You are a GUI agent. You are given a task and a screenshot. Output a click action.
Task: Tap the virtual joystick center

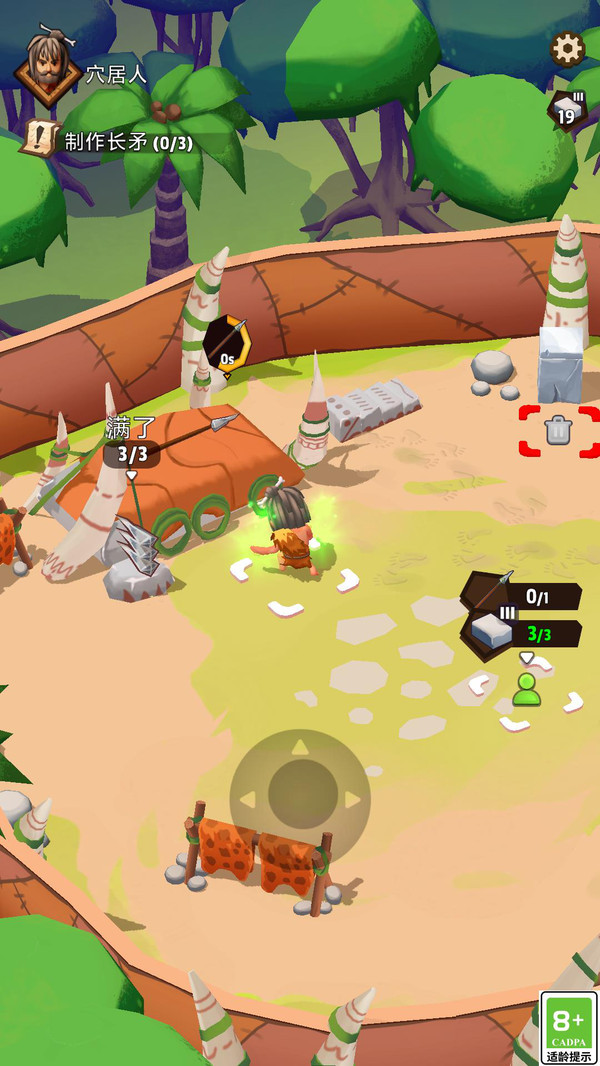(x=300, y=797)
